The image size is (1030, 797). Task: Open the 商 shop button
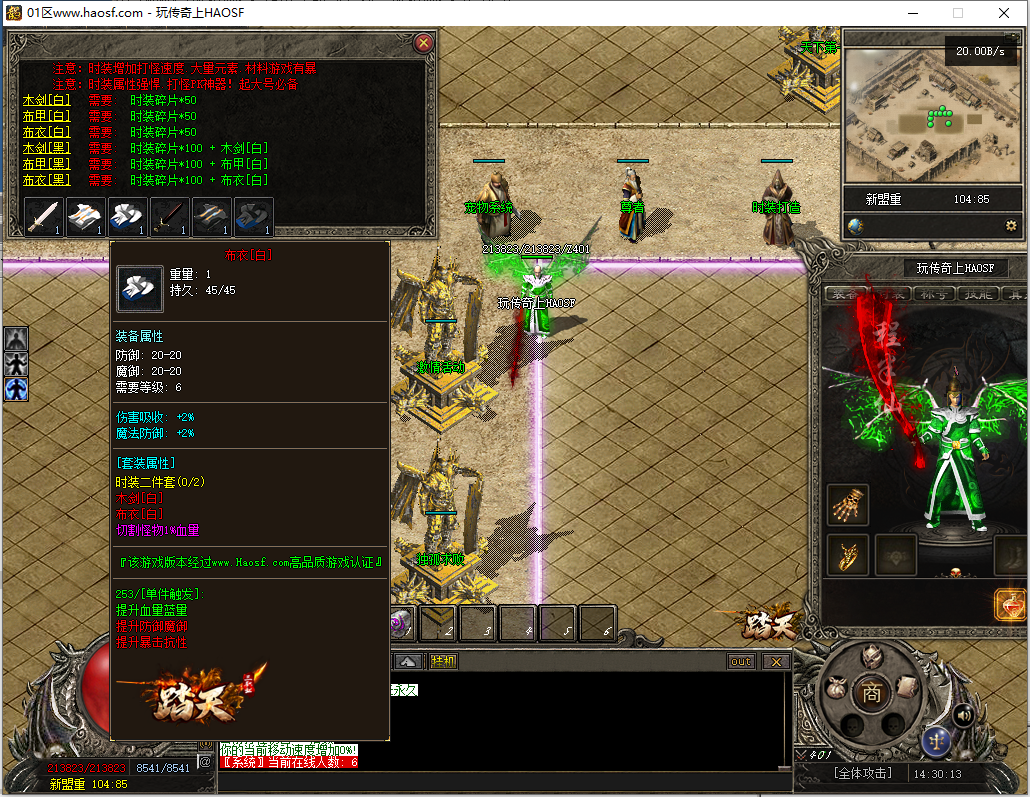pyautogui.click(x=872, y=694)
